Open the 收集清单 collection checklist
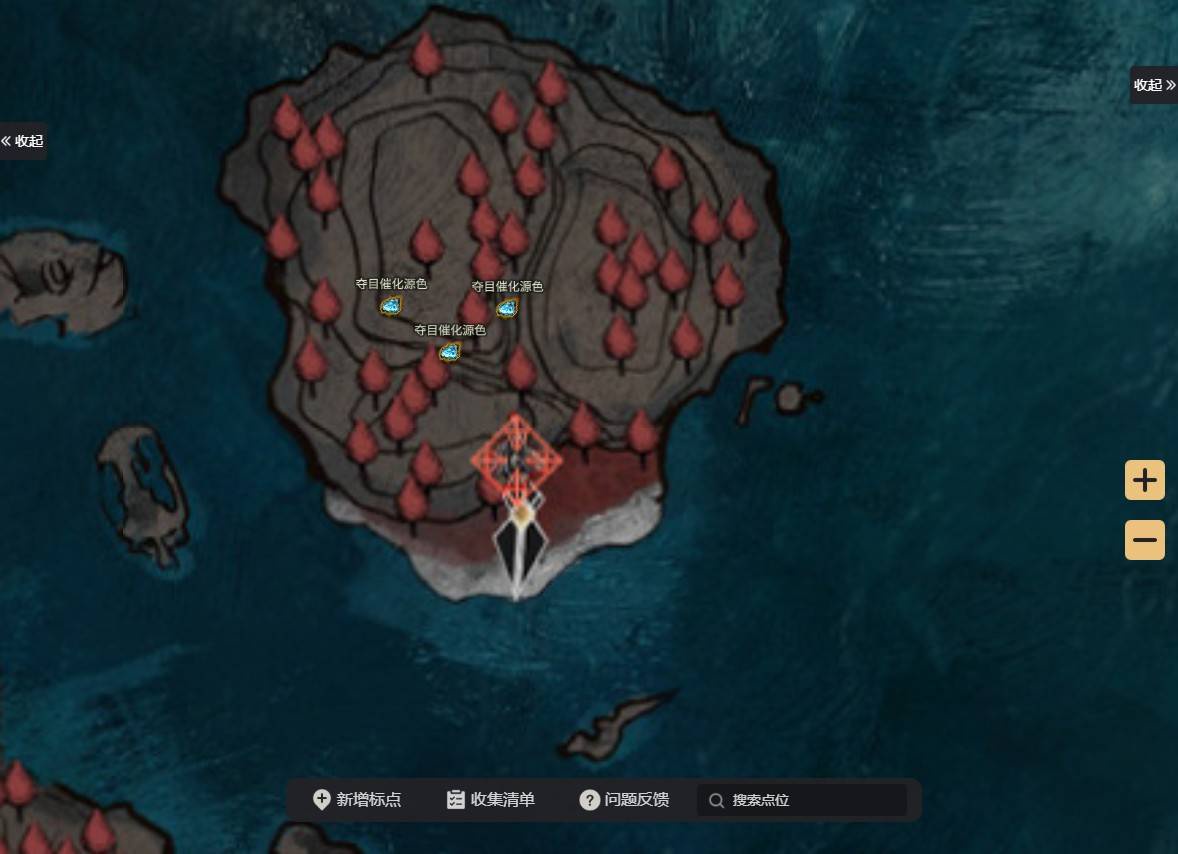This screenshot has width=1178, height=854. [491, 800]
